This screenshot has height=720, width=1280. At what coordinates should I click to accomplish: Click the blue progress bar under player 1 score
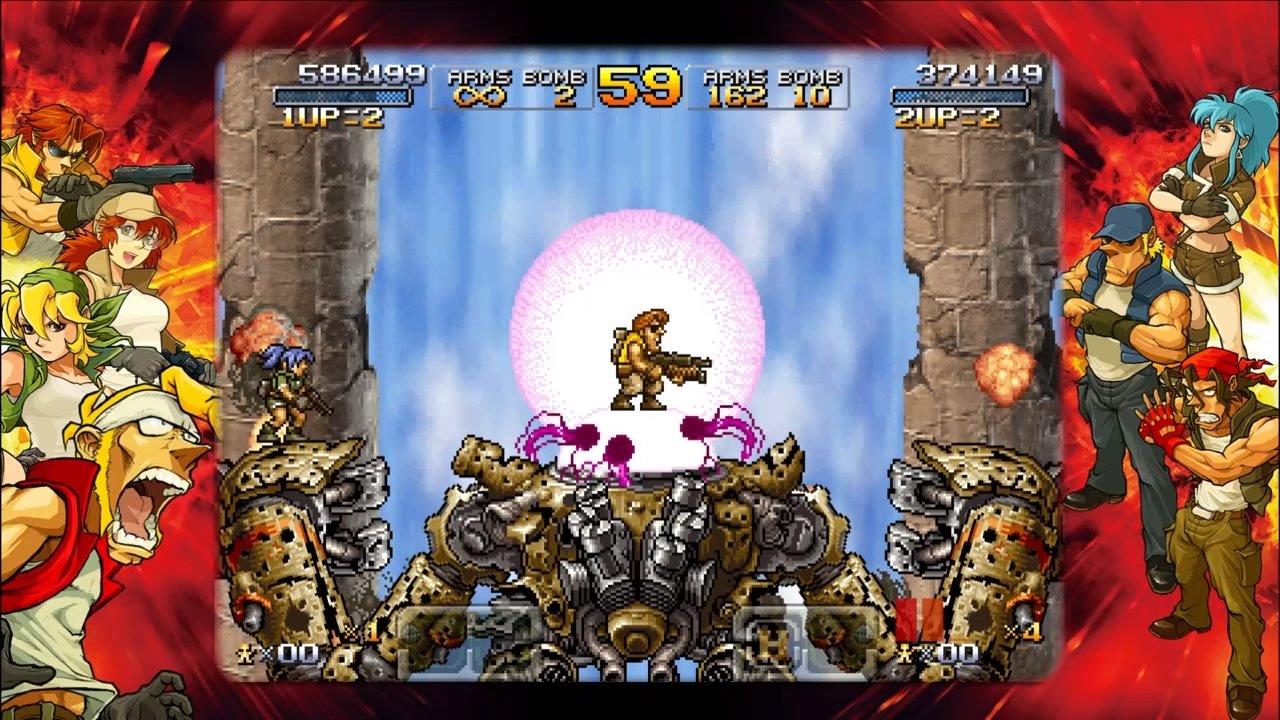tap(338, 95)
